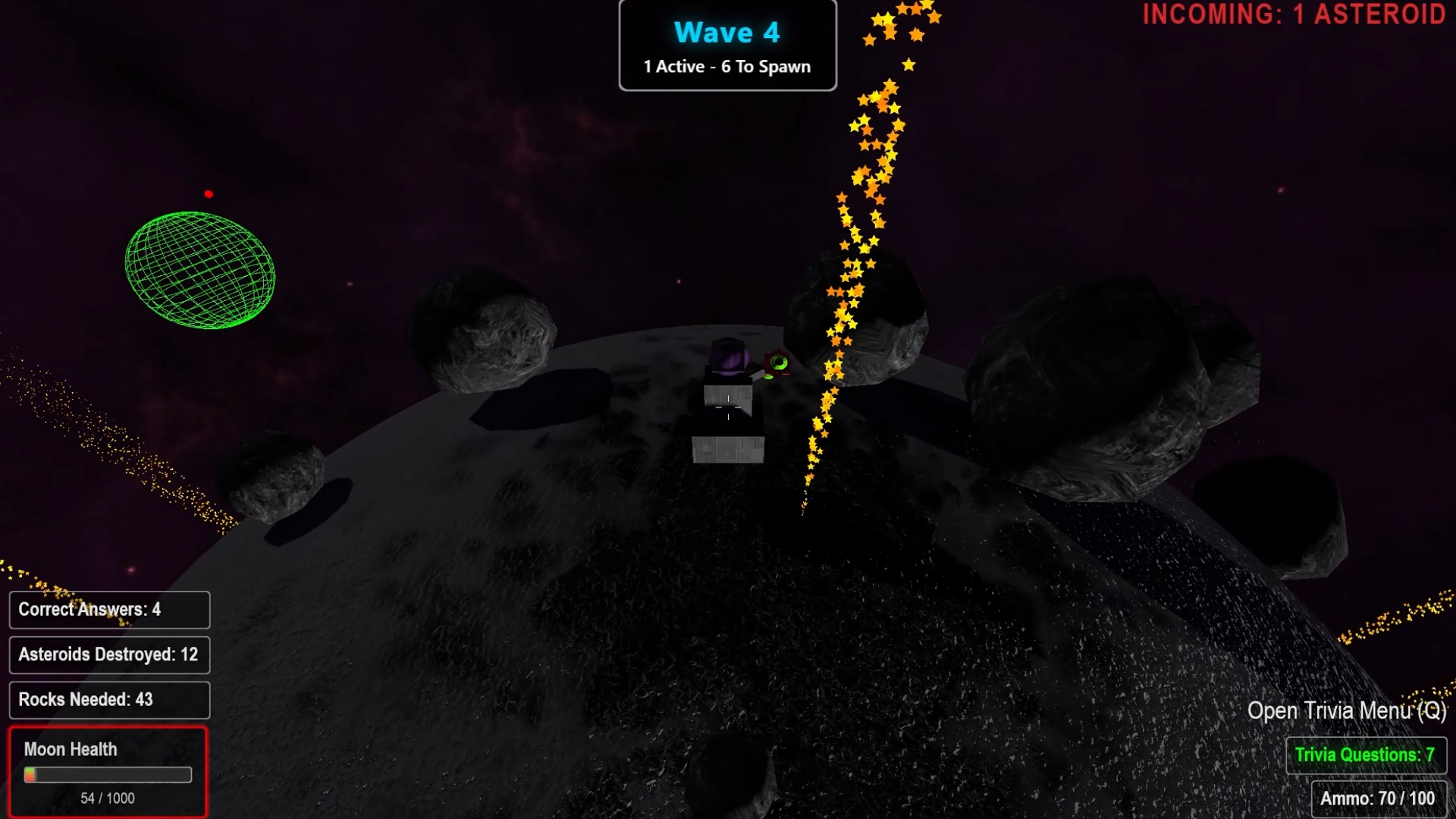Screen dimensions: 1456x819
Task: Select the green Trivia Questions box
Action: click(x=1365, y=755)
